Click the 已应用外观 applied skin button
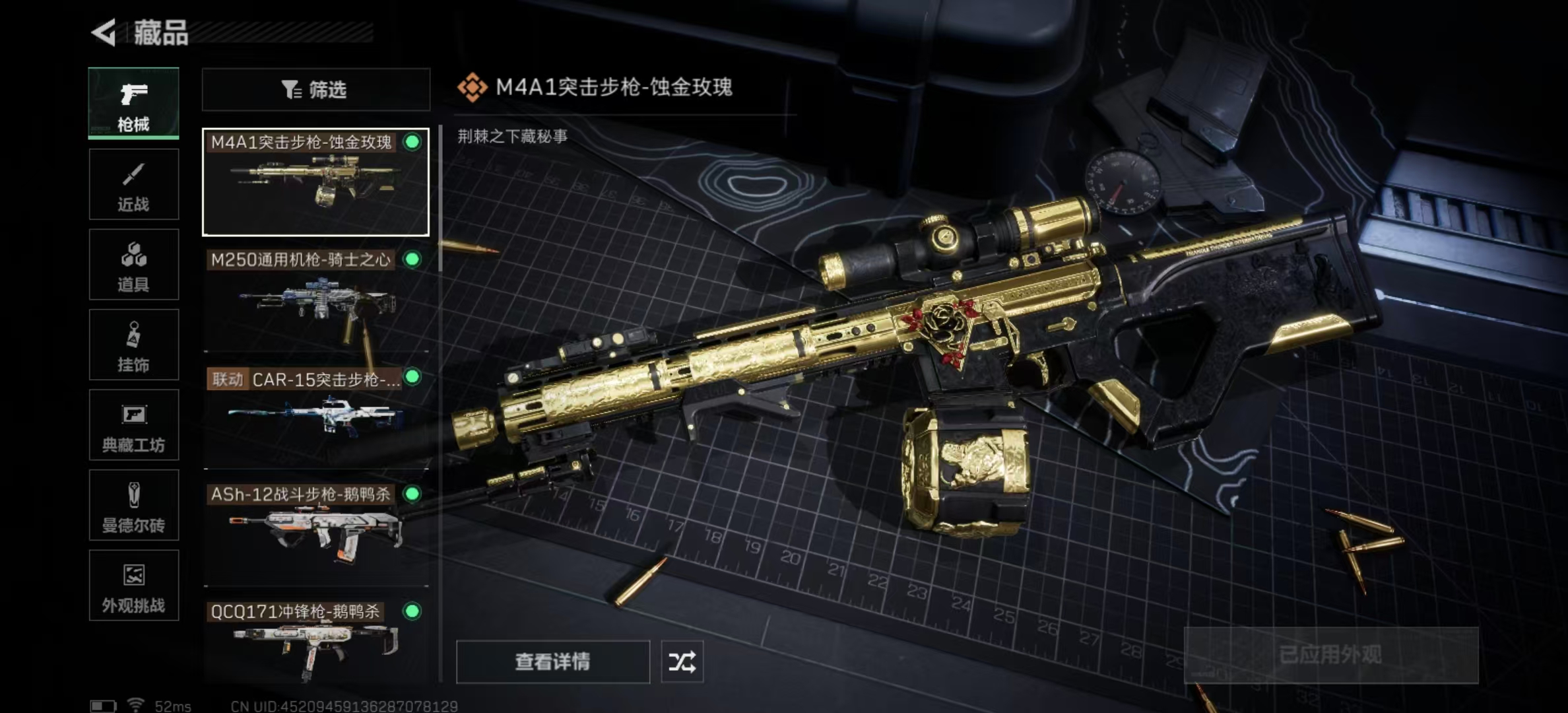 1330,655
